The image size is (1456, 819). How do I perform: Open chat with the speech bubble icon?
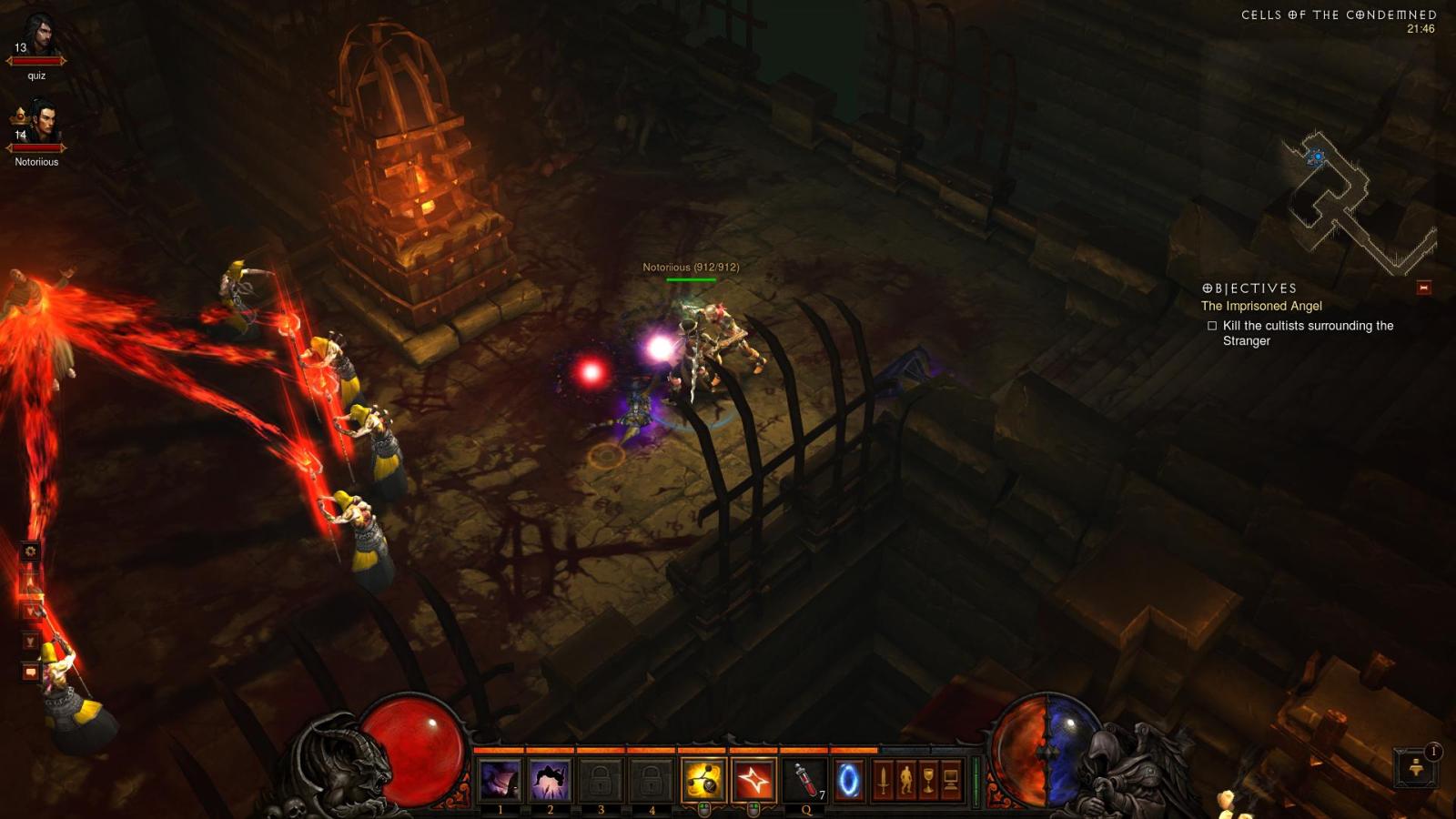tap(30, 671)
